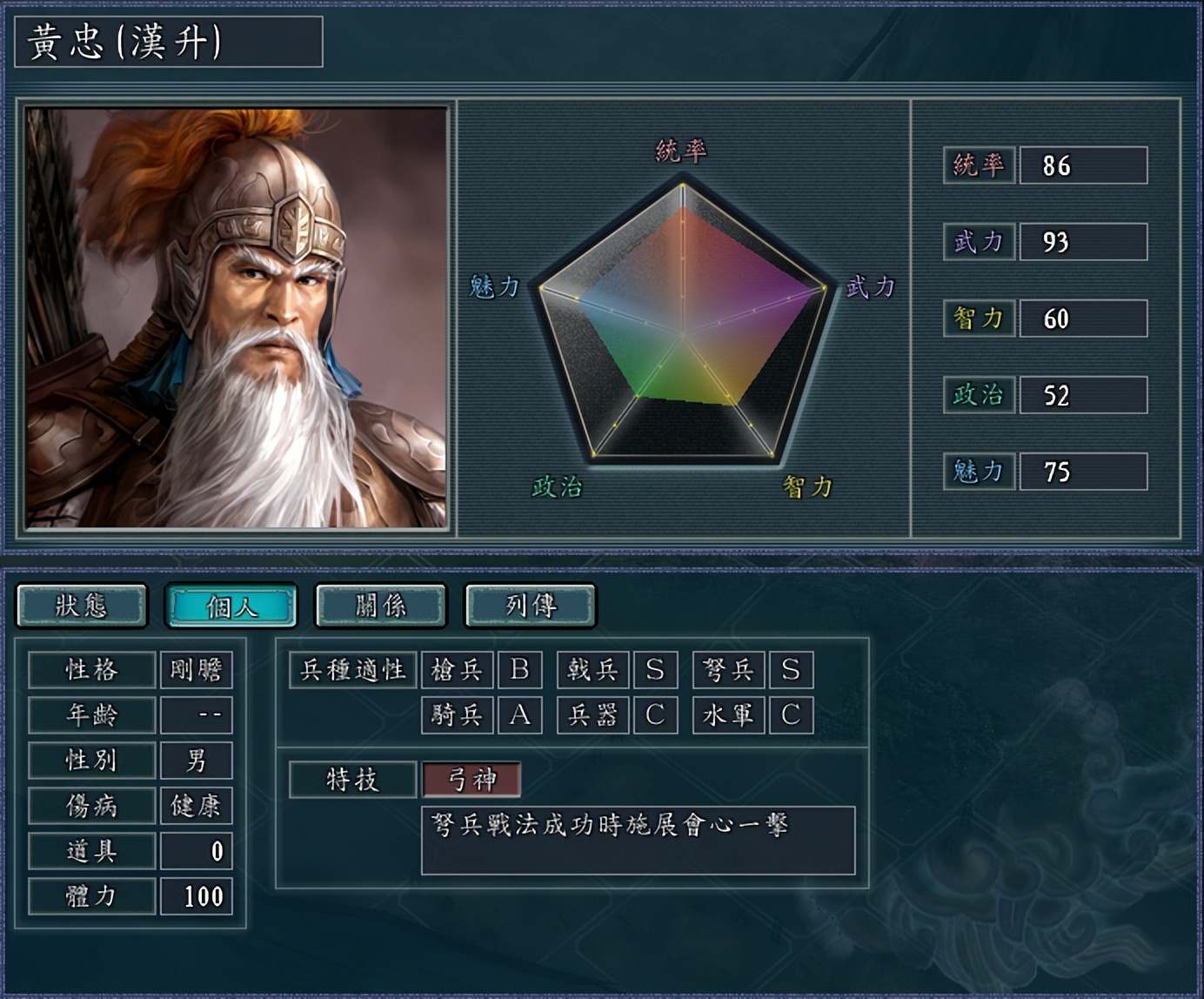The height and width of the screenshot is (999, 1204).
Task: Click the 騎兵 A aptitude rank
Action: (521, 715)
